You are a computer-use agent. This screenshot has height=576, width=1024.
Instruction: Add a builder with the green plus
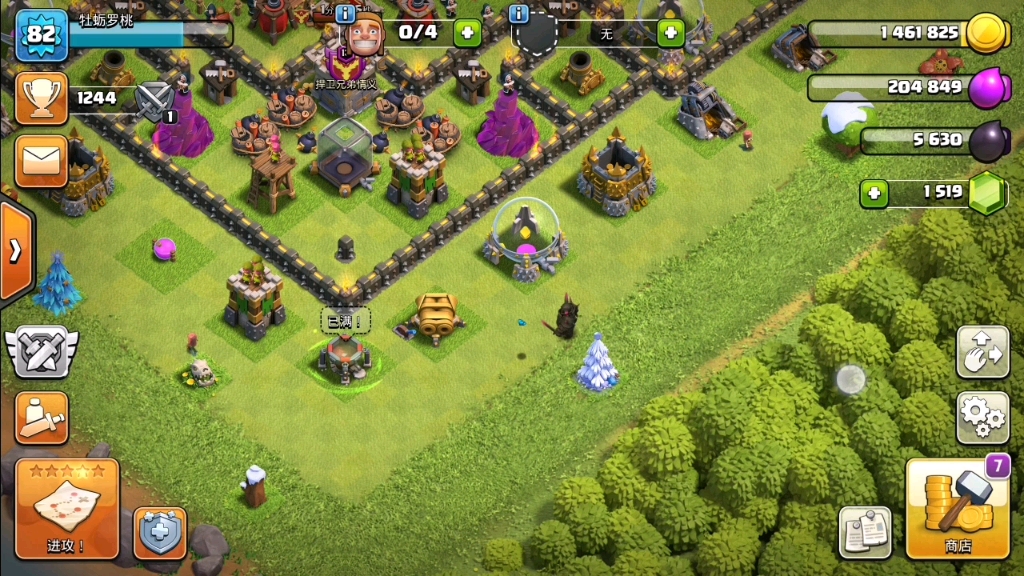pos(467,32)
